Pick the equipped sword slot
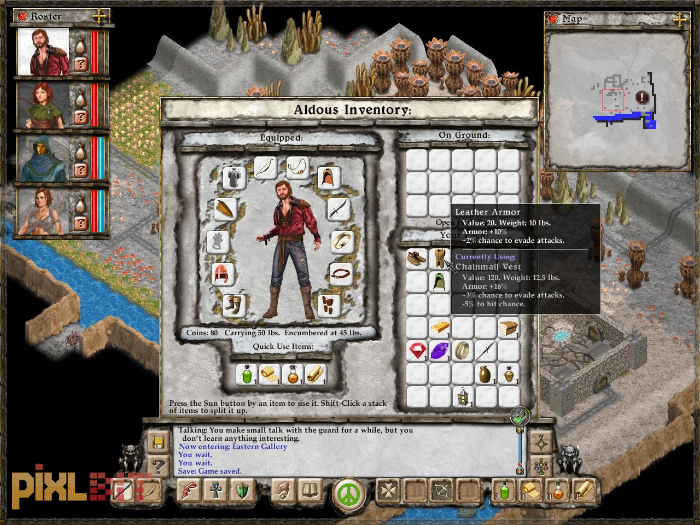 pos(338,209)
